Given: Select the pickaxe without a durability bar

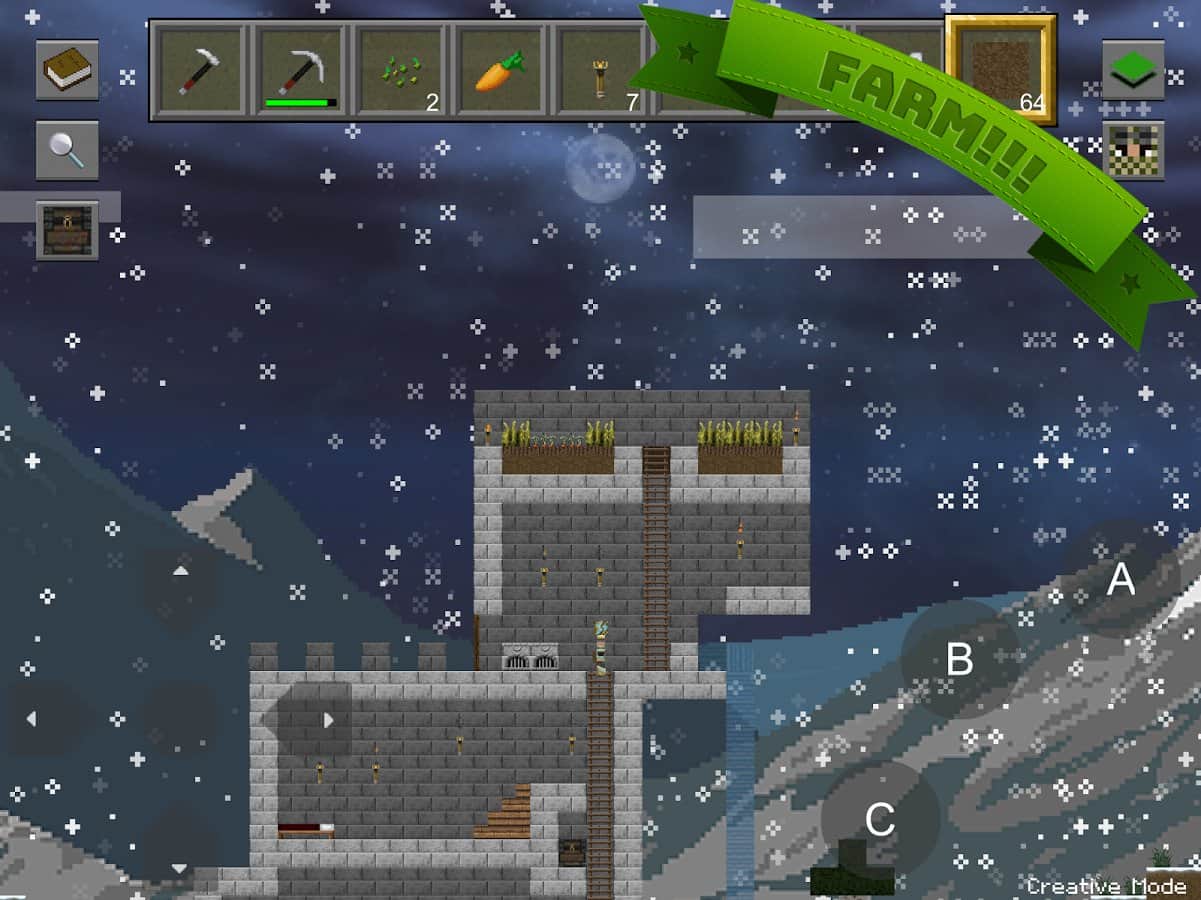Looking at the screenshot, I should [x=202, y=71].
